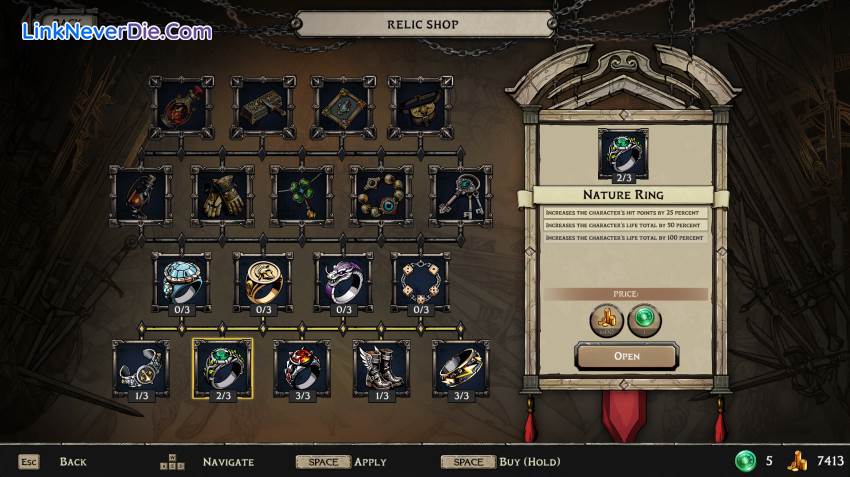Select the four-leaf clover pendant relic
Screen dimensions: 850x477
pos(301,195)
